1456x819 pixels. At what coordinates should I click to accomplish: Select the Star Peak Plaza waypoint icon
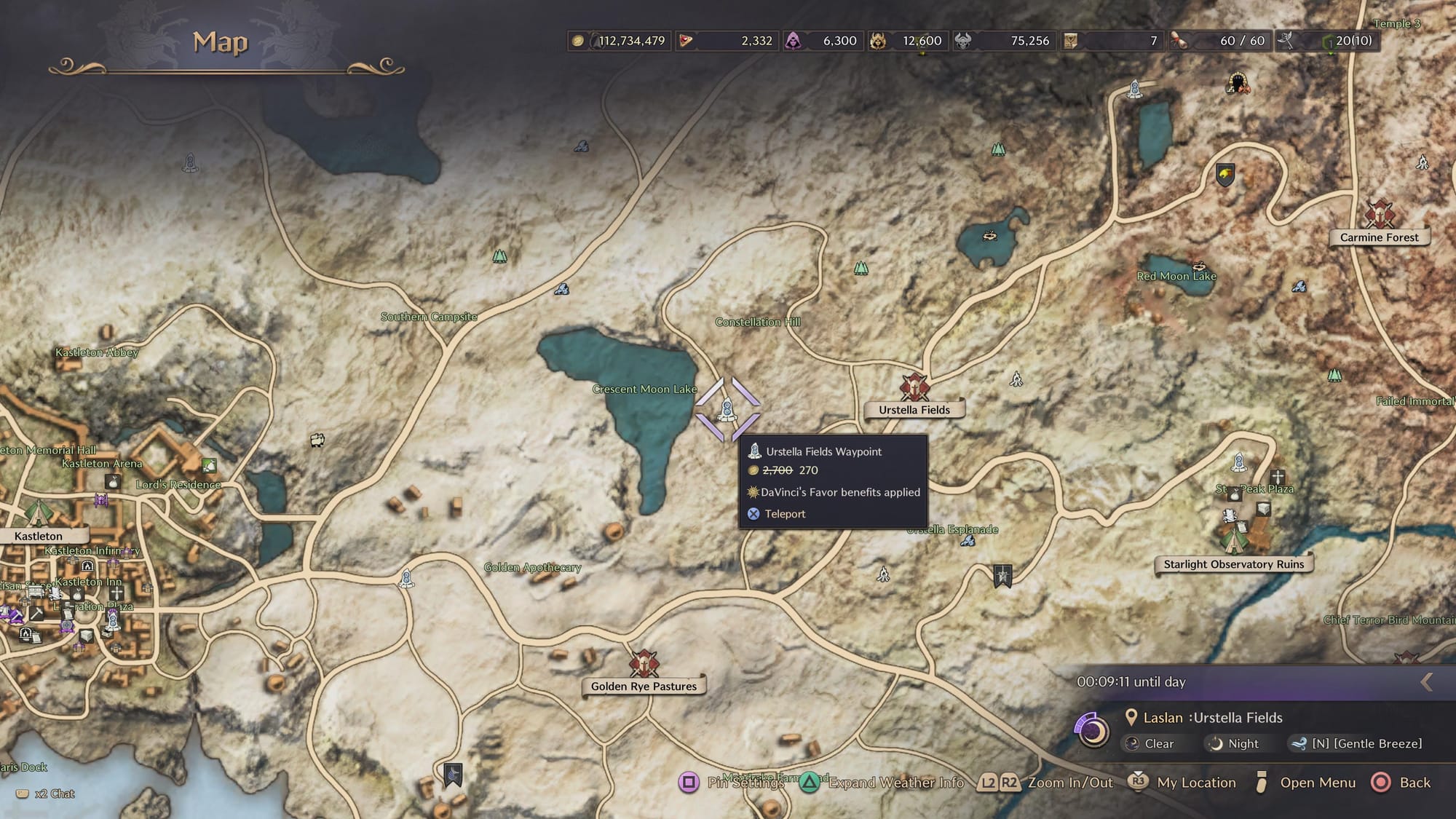tap(1238, 462)
